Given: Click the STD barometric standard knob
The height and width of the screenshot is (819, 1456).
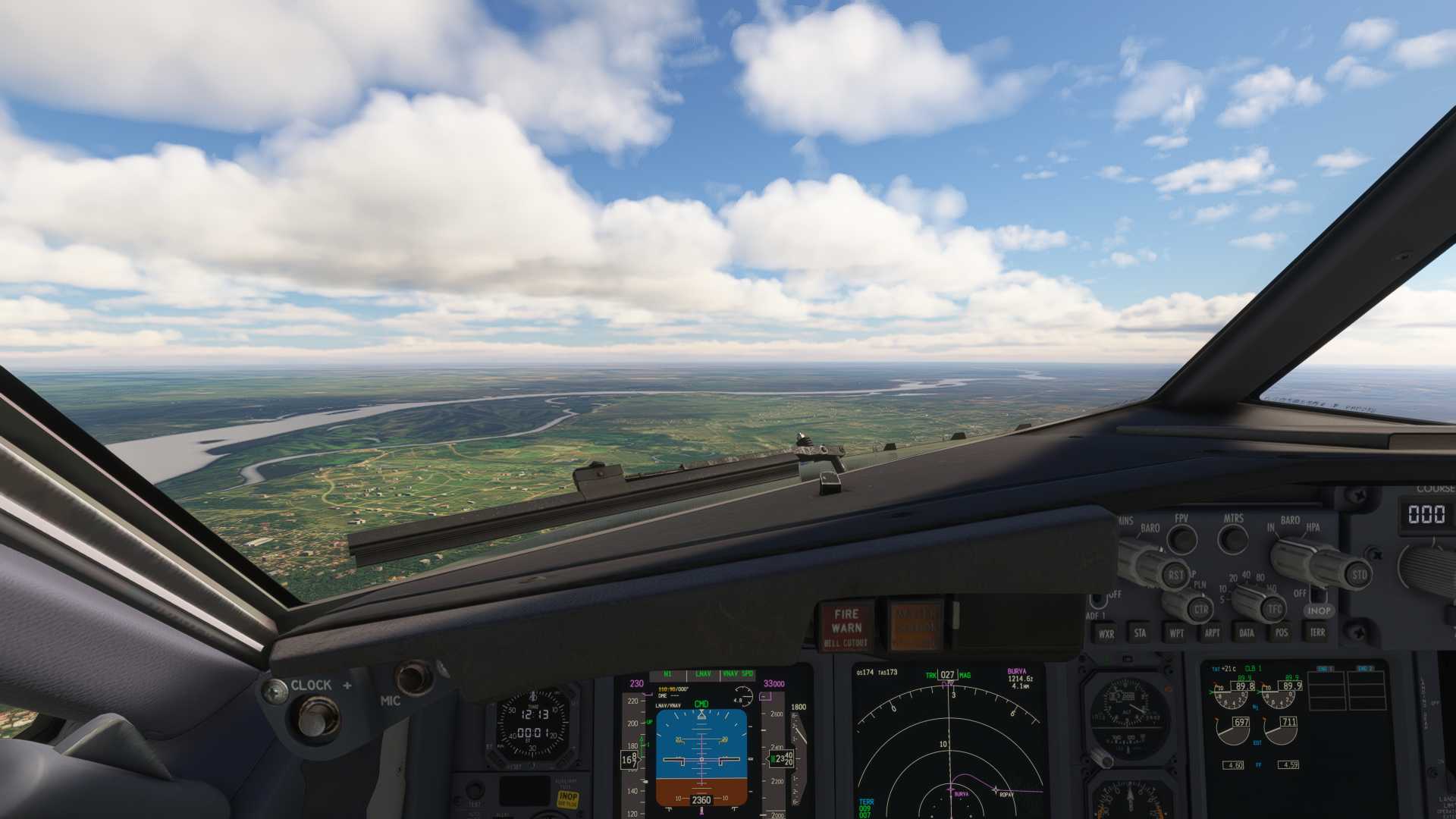Looking at the screenshot, I should click(x=1358, y=574).
